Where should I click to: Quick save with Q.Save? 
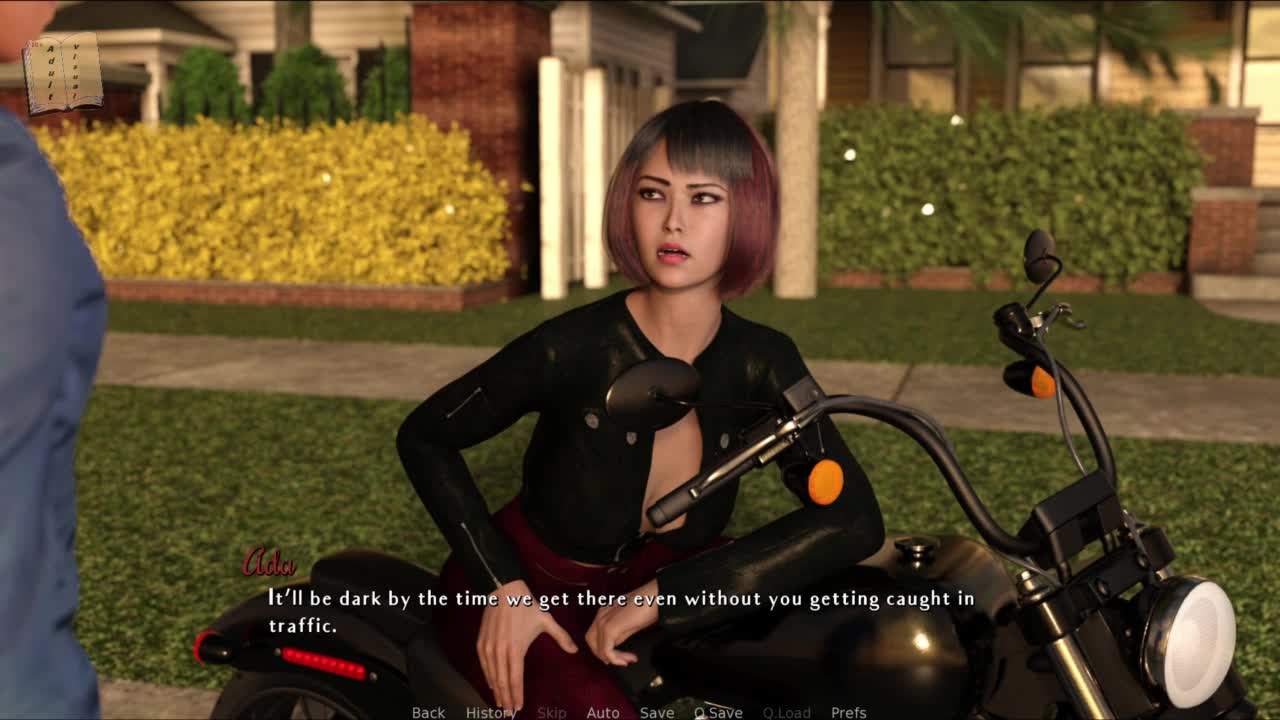point(718,712)
